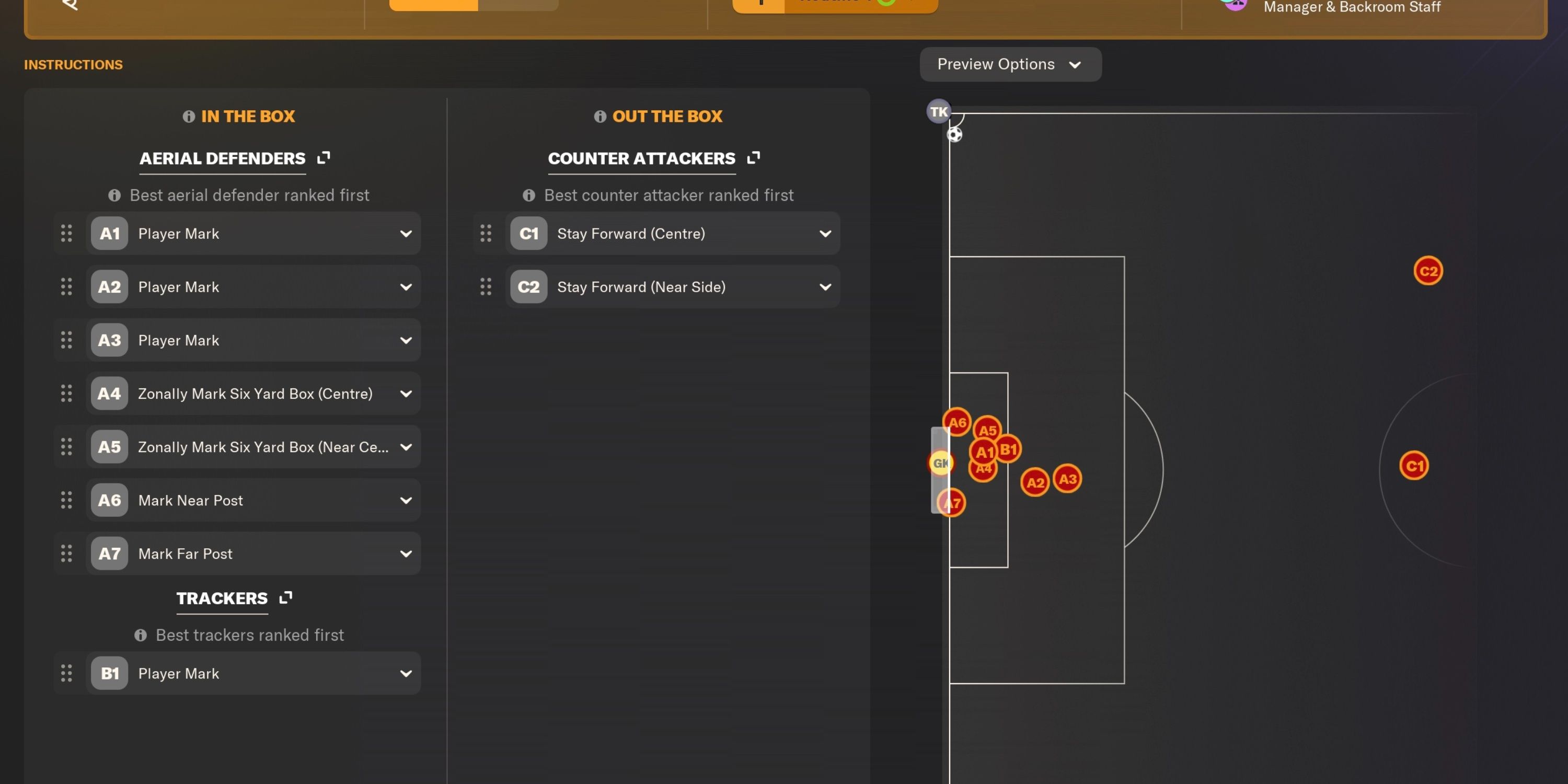Click the drag handle next to A1 Player Mark
Viewport: 1568px width, 784px height.
(x=66, y=233)
